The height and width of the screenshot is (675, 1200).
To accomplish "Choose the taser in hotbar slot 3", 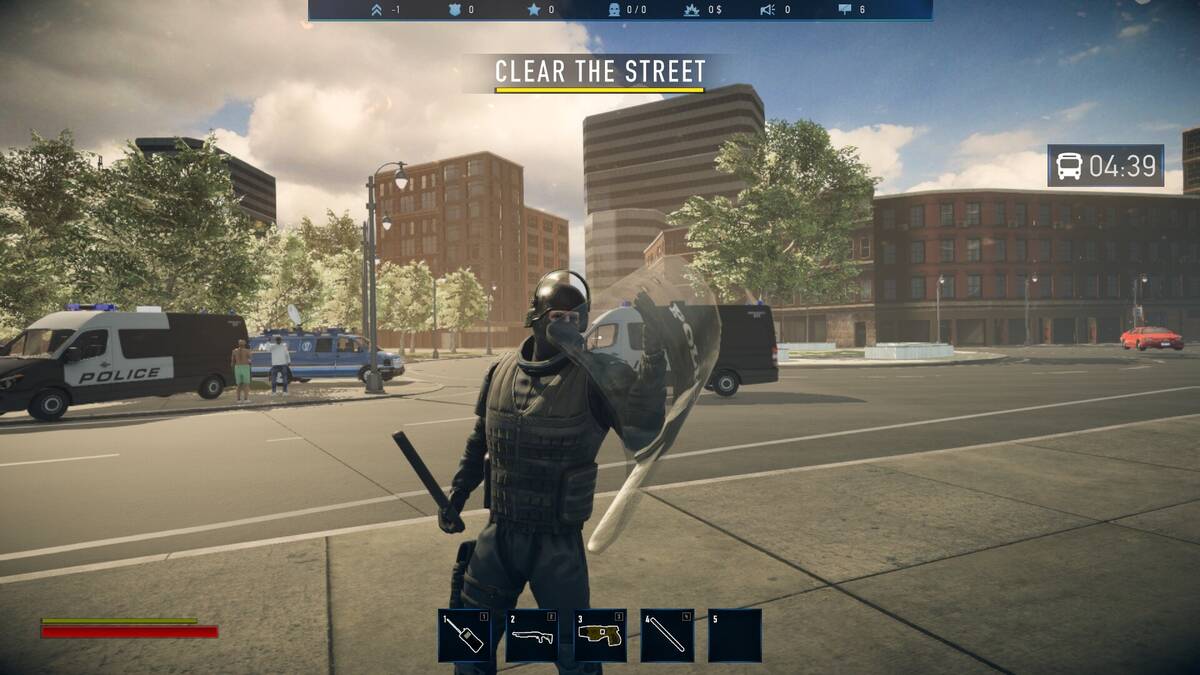I will (x=600, y=635).
